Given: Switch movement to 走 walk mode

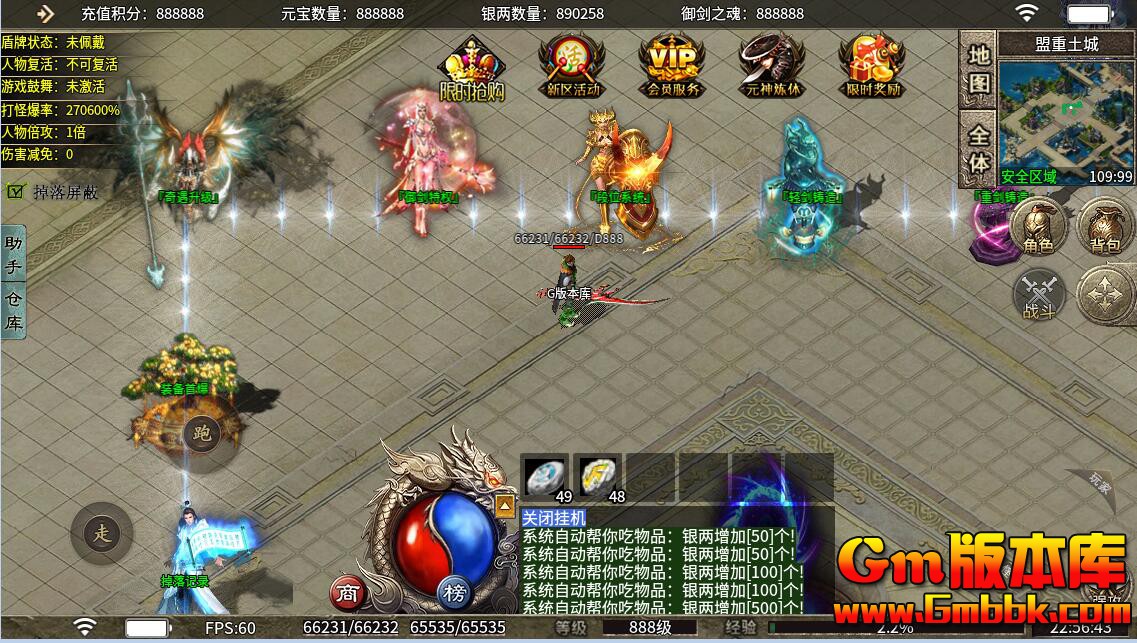Looking at the screenshot, I should coord(102,533).
